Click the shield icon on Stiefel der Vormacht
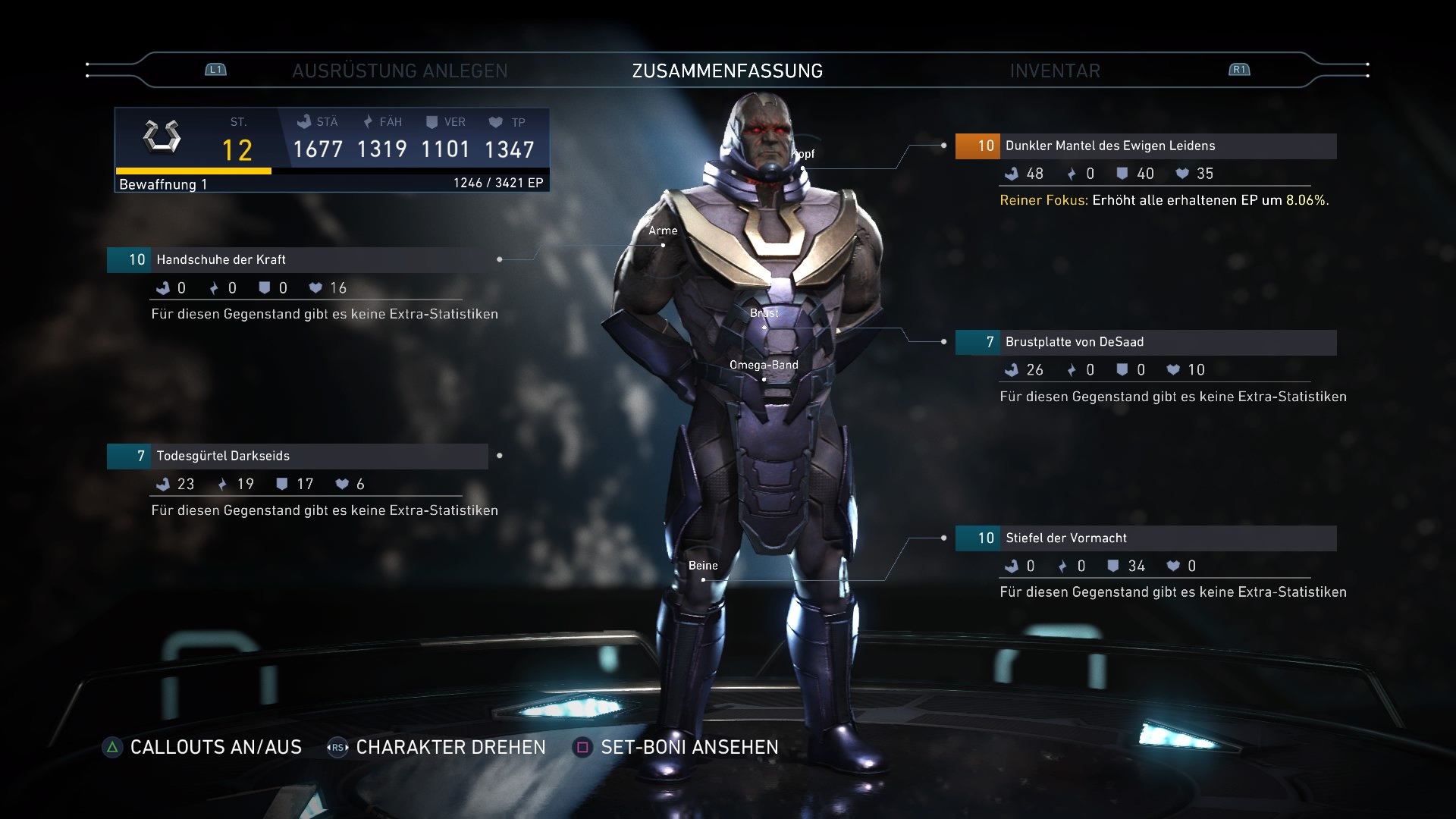Image resolution: width=1456 pixels, height=819 pixels. (1112, 566)
